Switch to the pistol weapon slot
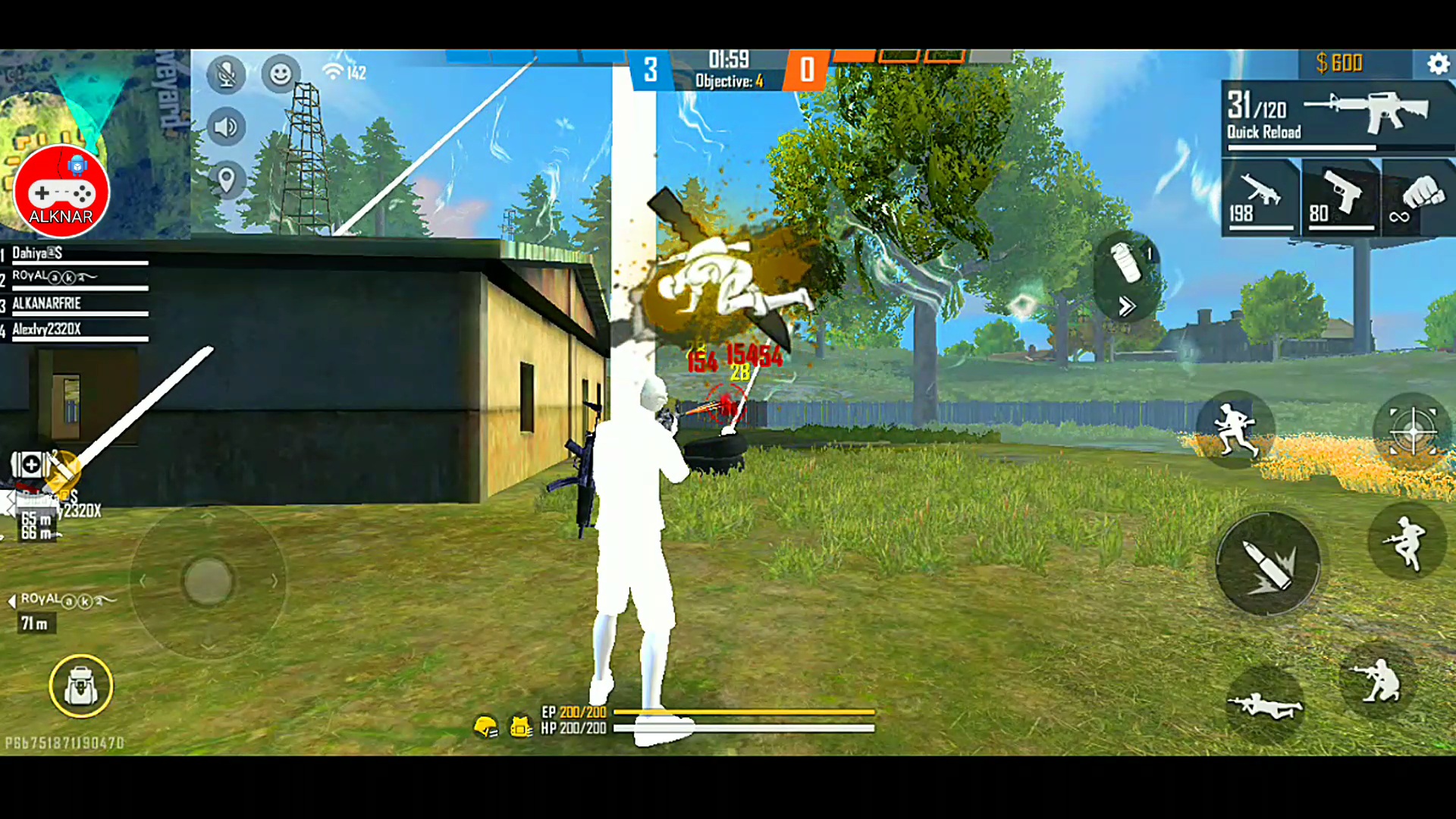This screenshot has height=819, width=1456. pos(1341,197)
